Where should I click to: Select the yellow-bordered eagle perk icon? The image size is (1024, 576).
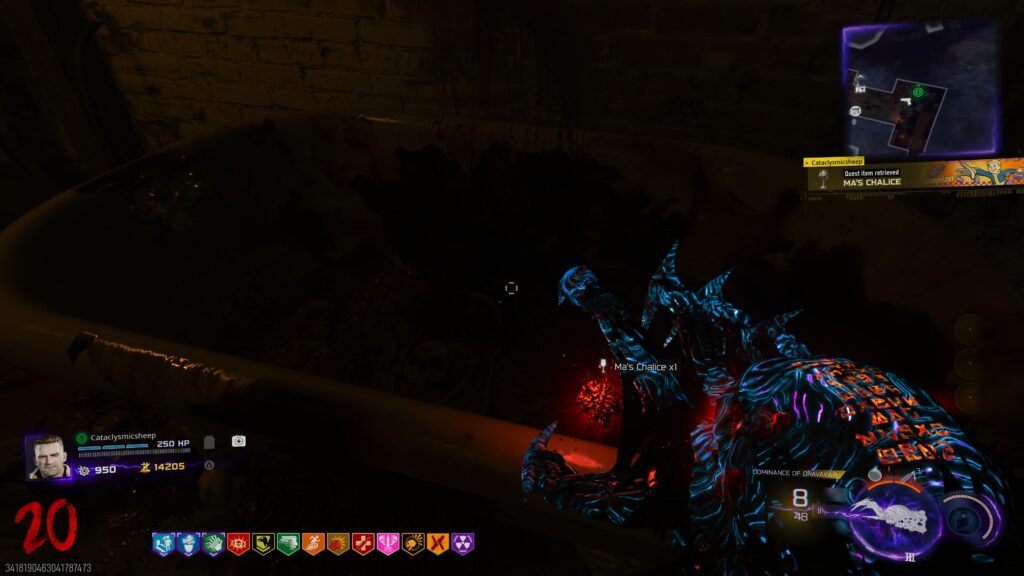(263, 543)
